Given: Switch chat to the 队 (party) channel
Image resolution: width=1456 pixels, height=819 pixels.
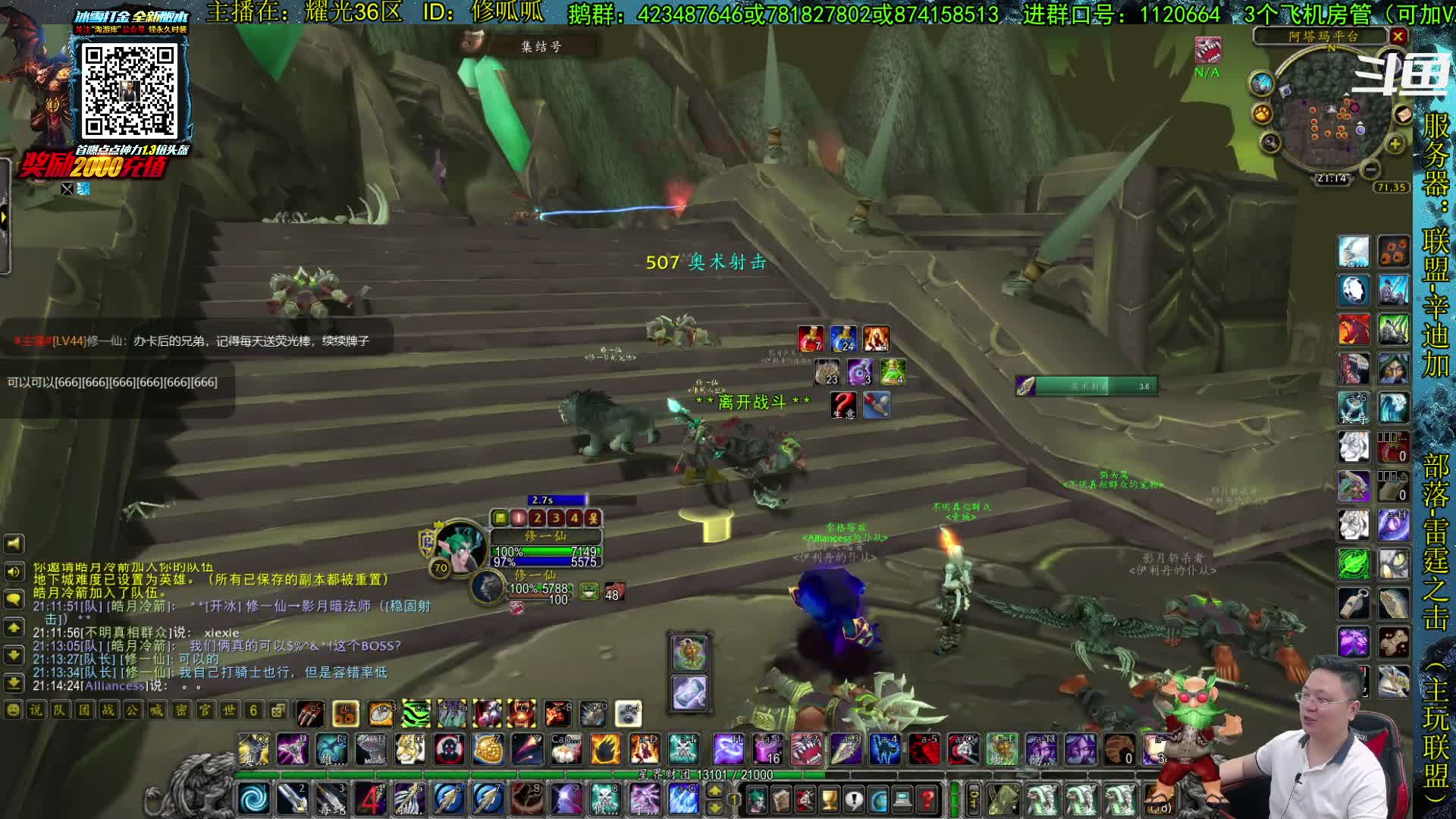Looking at the screenshot, I should 60,711.
